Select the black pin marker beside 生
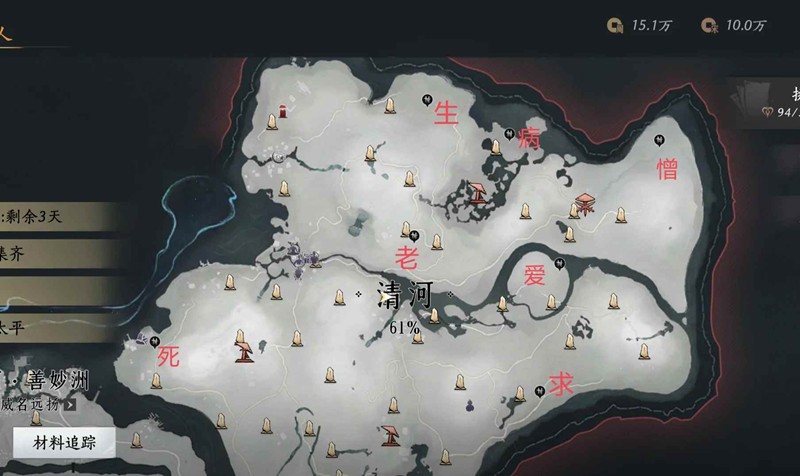800x476 pixels. click(x=427, y=99)
